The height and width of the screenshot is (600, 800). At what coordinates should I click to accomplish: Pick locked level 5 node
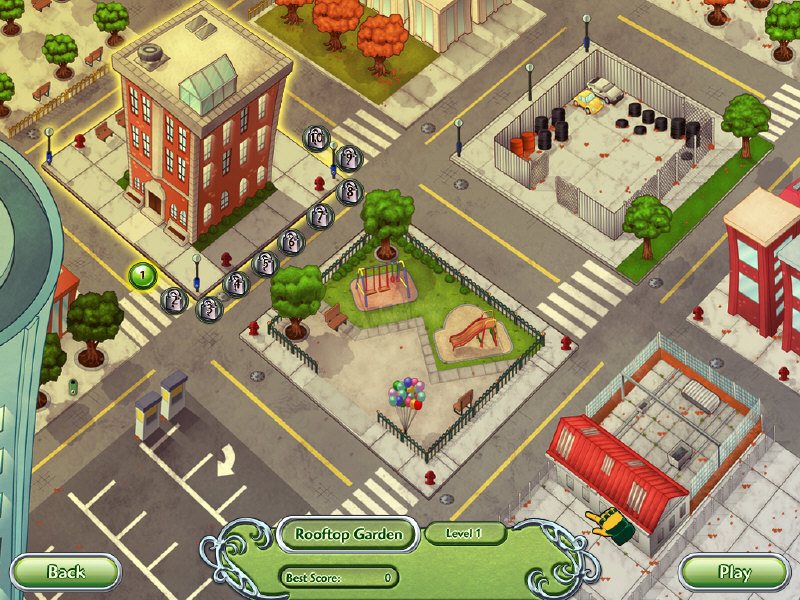pos(265,263)
